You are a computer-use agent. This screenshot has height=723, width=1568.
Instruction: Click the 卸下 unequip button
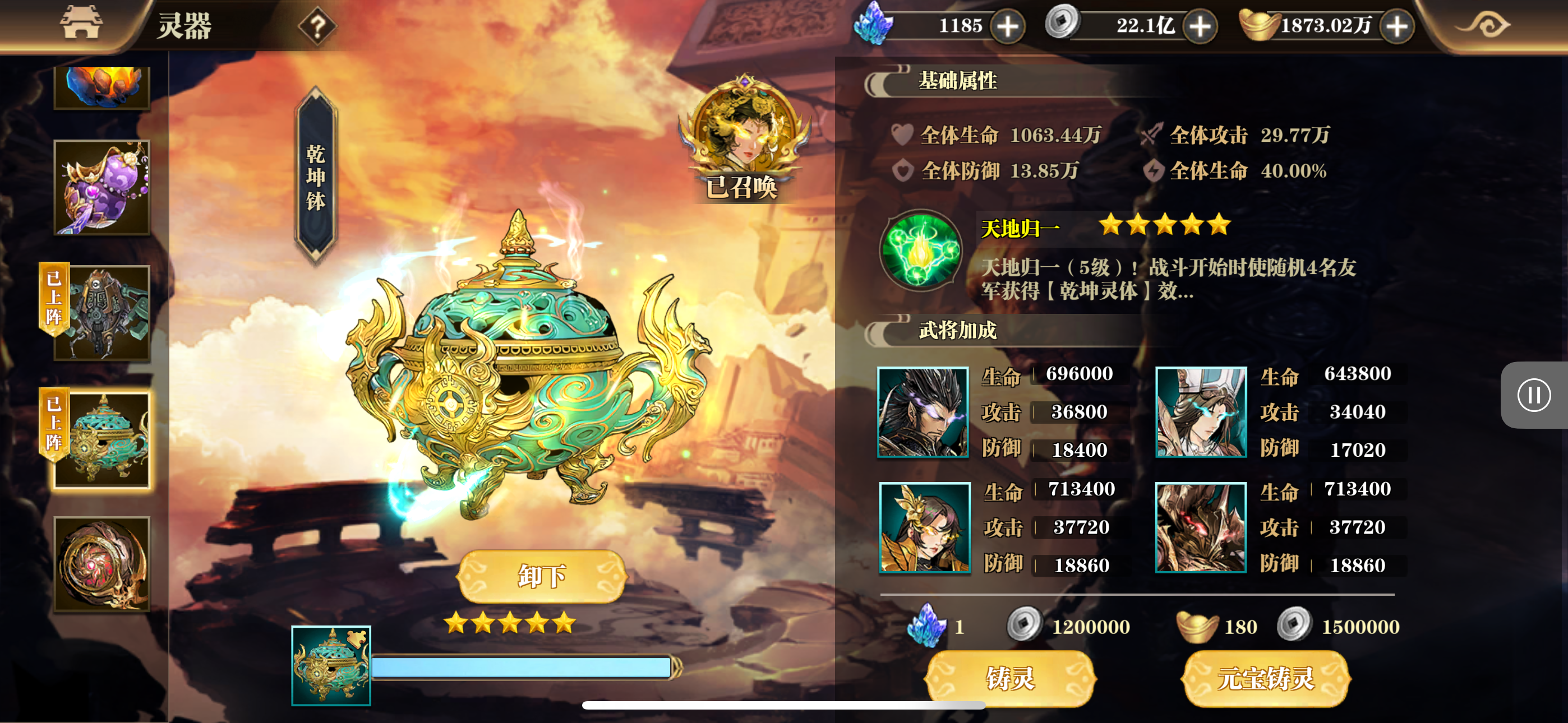[x=542, y=576]
